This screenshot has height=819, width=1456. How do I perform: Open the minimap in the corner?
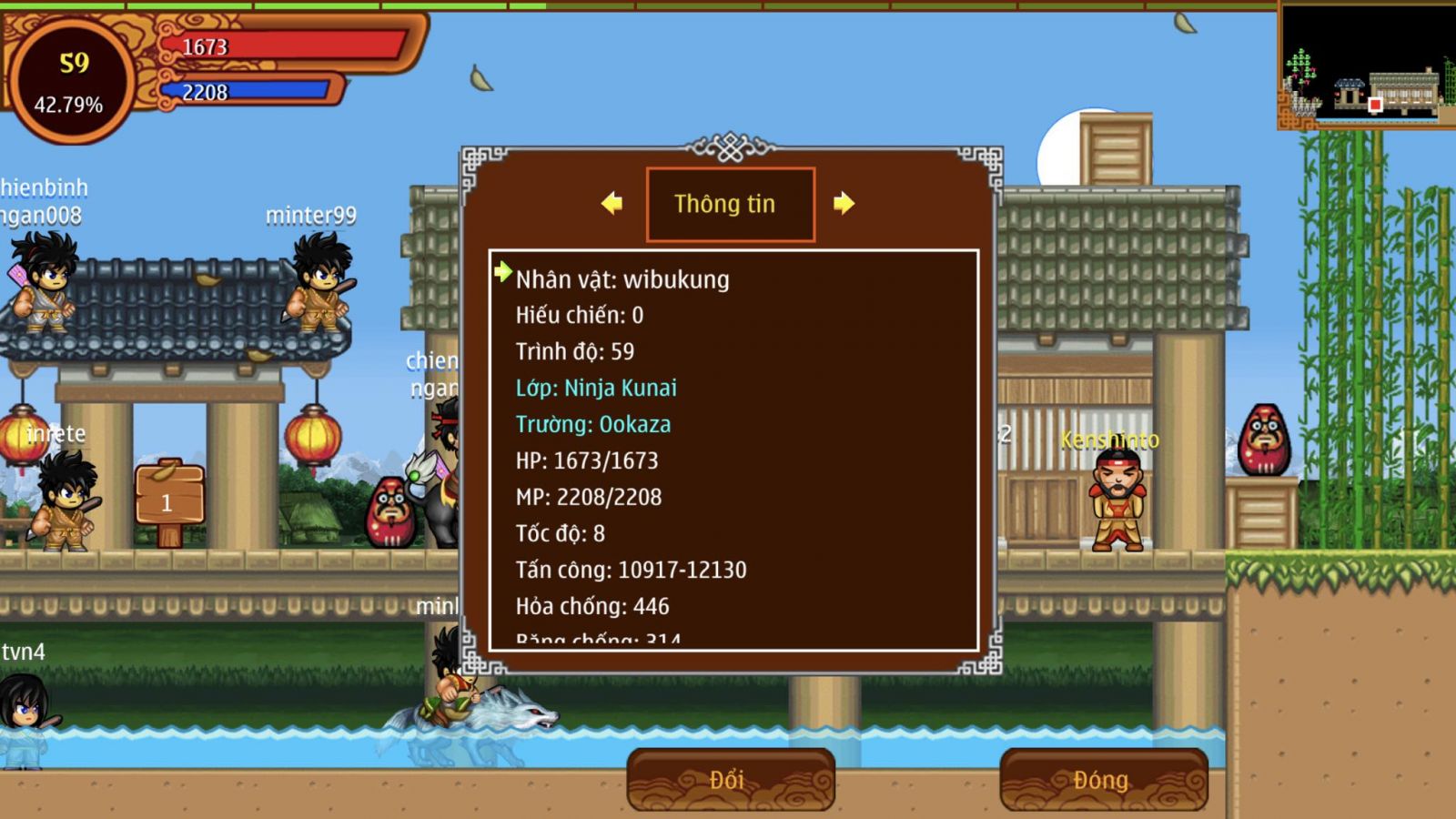click(x=1367, y=66)
